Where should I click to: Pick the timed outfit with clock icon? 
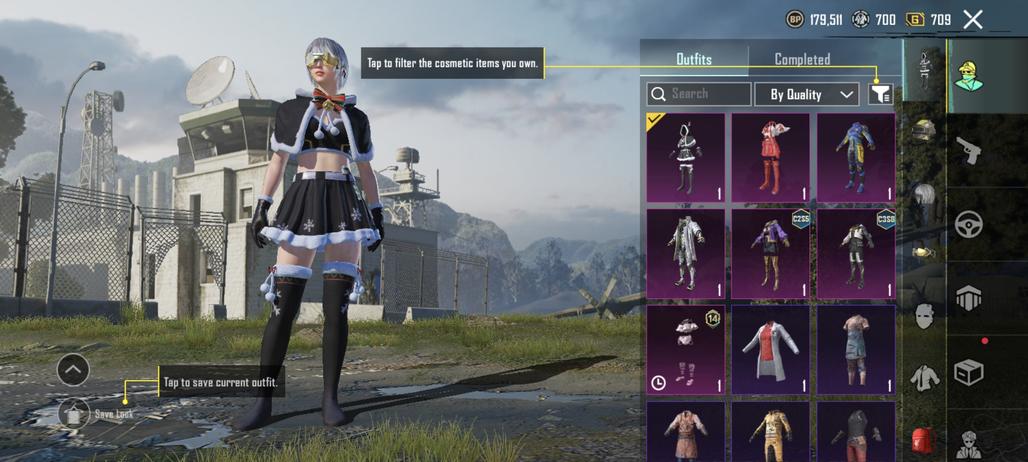686,349
